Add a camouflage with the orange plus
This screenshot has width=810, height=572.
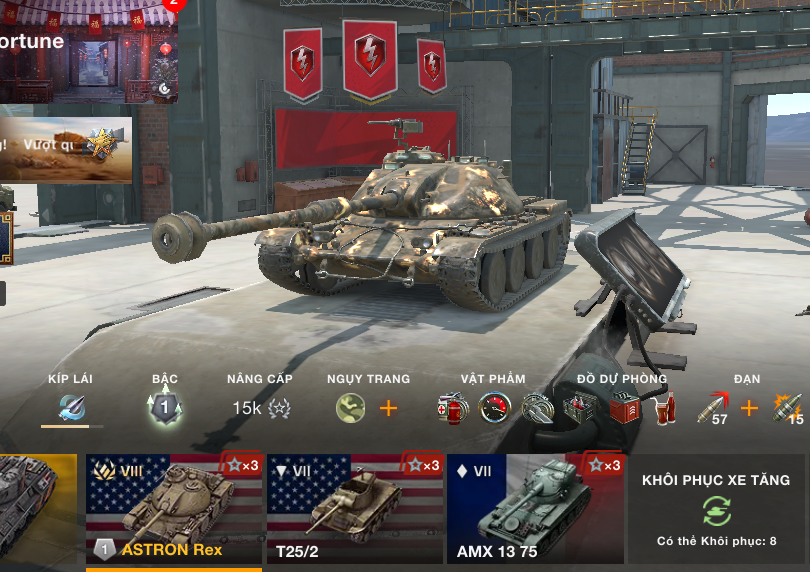click(x=388, y=408)
